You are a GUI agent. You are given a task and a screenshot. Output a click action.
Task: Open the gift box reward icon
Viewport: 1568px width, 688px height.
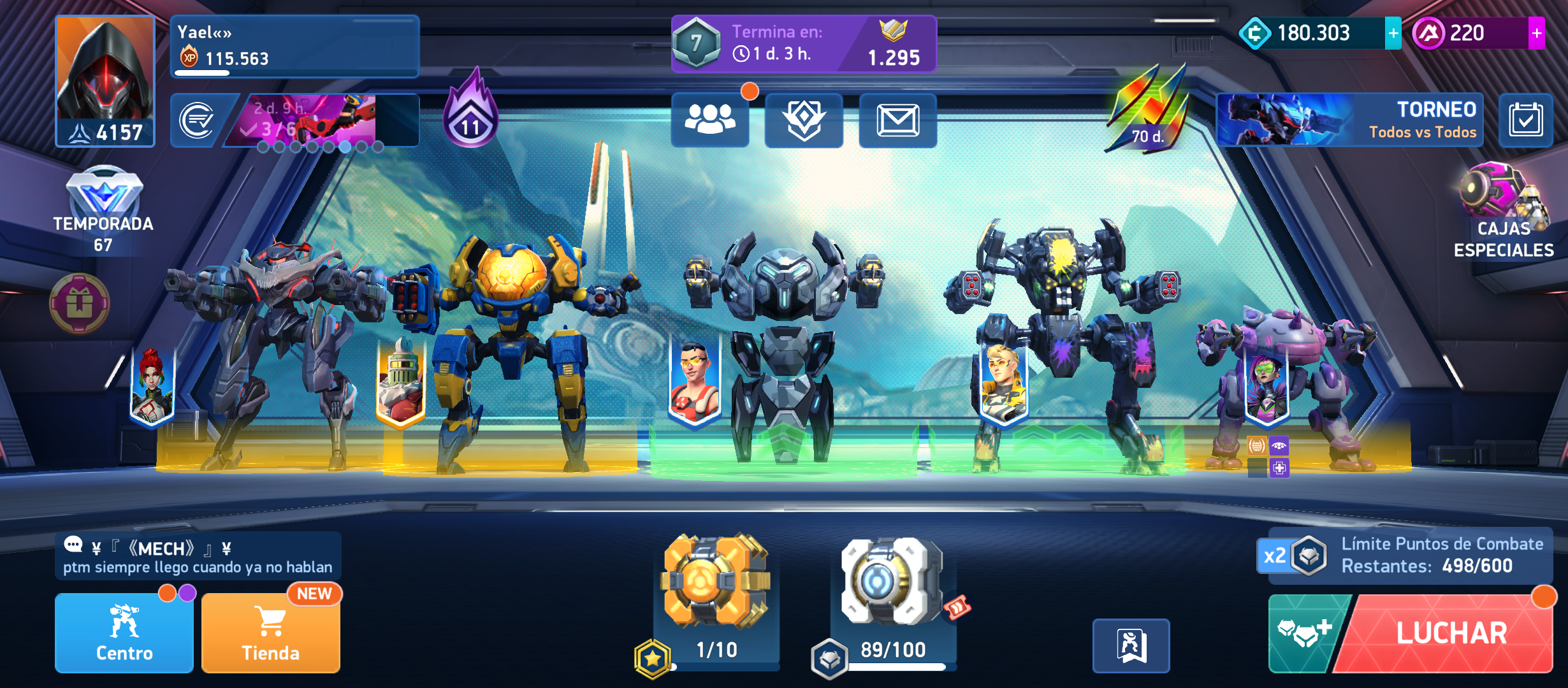[80, 303]
